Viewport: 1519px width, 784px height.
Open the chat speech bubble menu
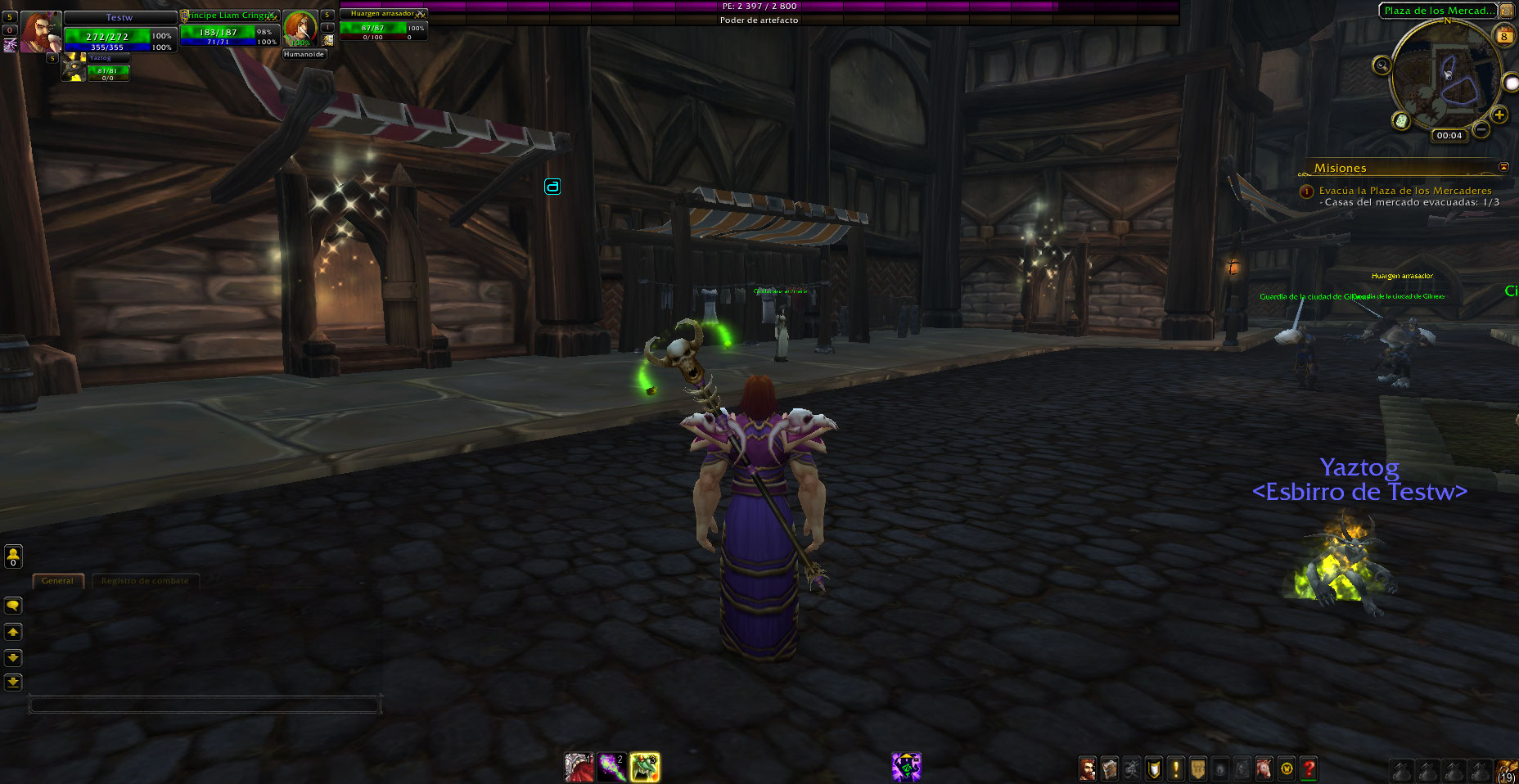[x=13, y=606]
